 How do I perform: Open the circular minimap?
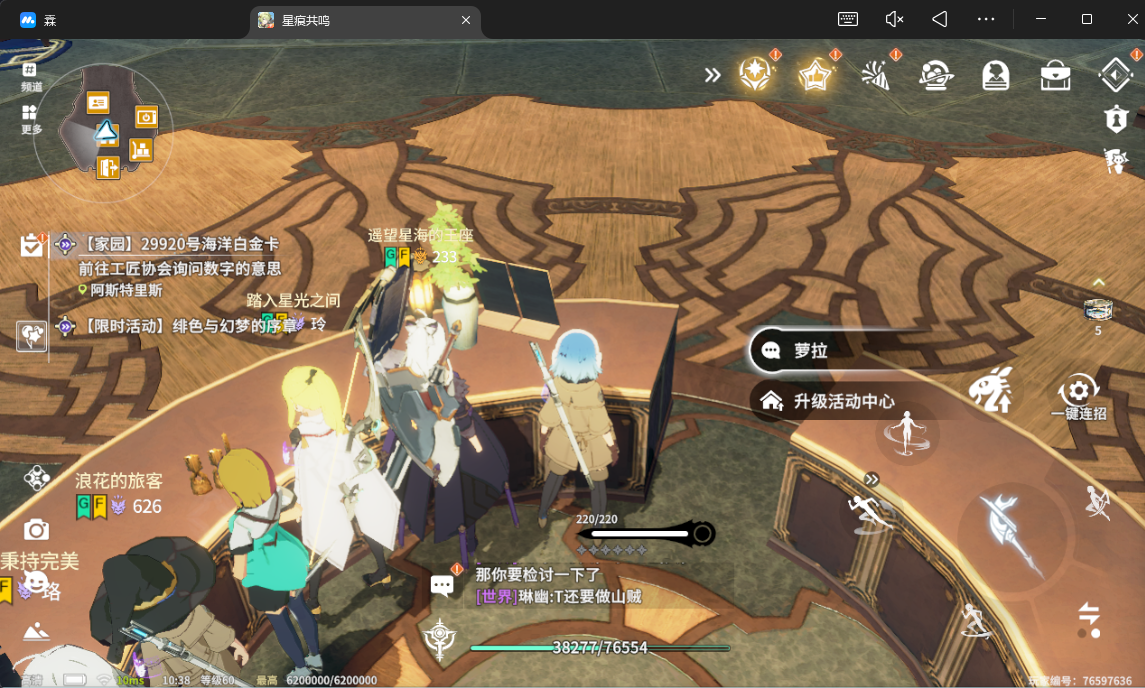point(103,132)
